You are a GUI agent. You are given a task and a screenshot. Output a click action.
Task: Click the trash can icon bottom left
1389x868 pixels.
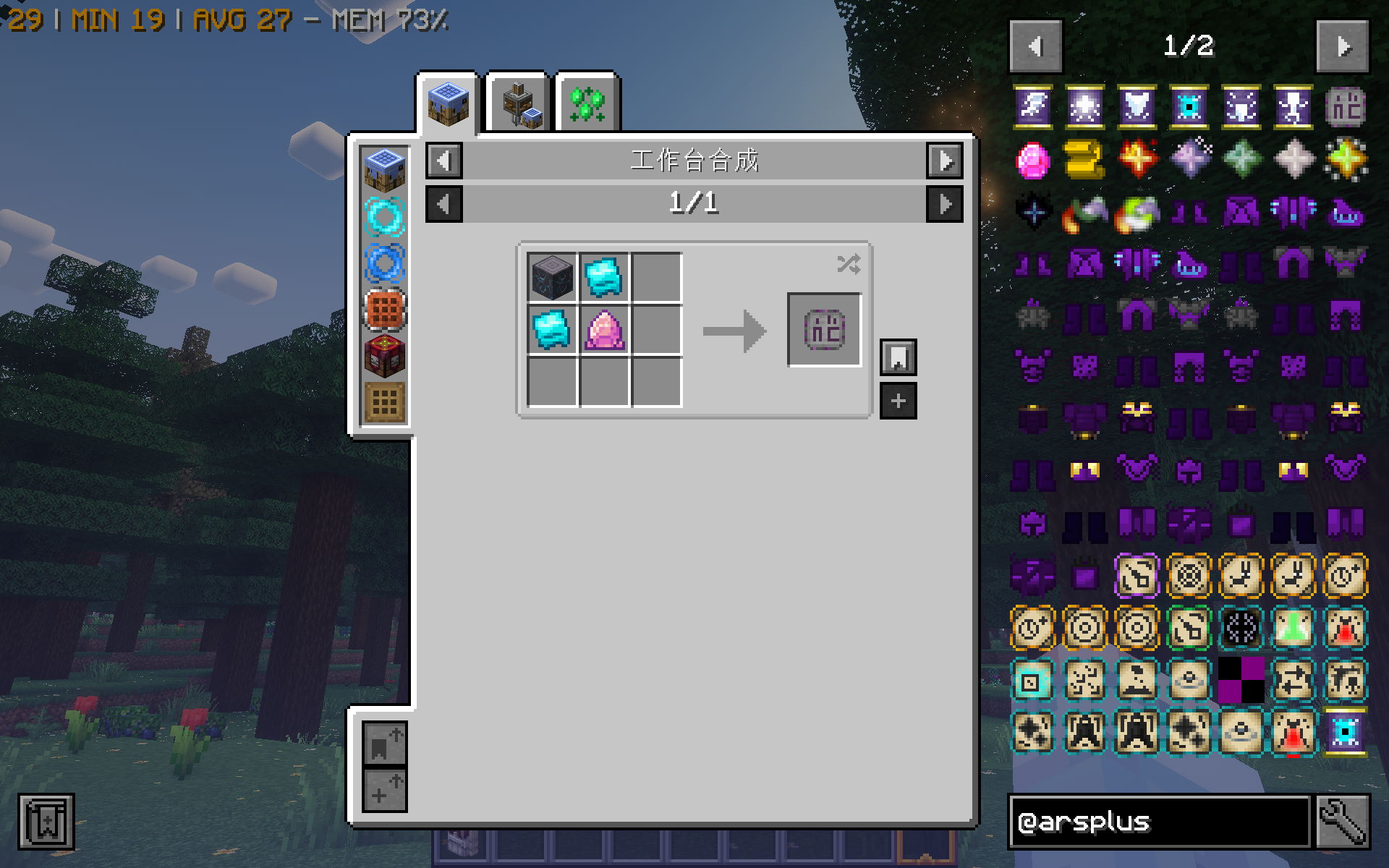coord(48,821)
